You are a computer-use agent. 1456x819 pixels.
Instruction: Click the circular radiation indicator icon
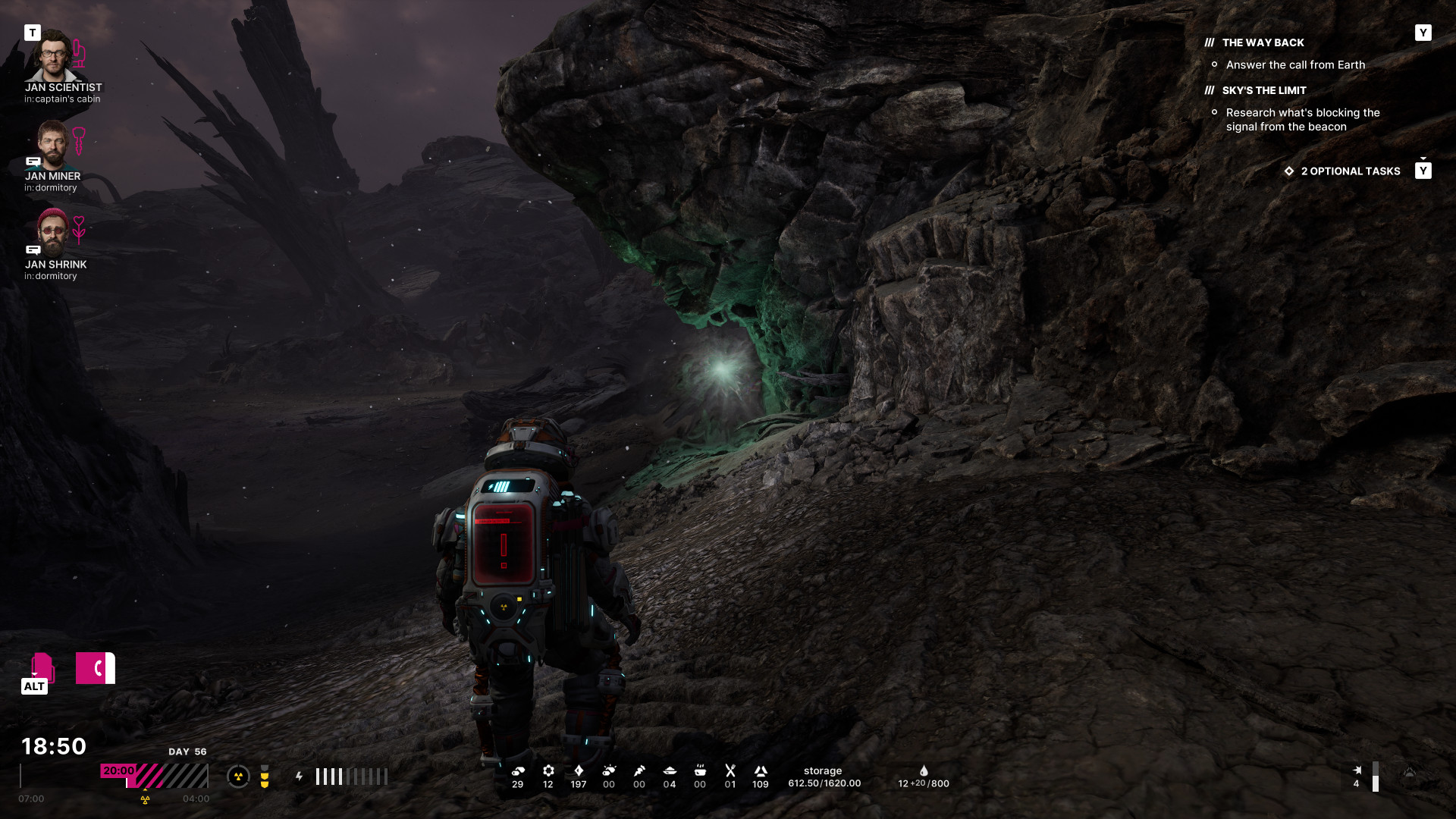click(x=238, y=777)
